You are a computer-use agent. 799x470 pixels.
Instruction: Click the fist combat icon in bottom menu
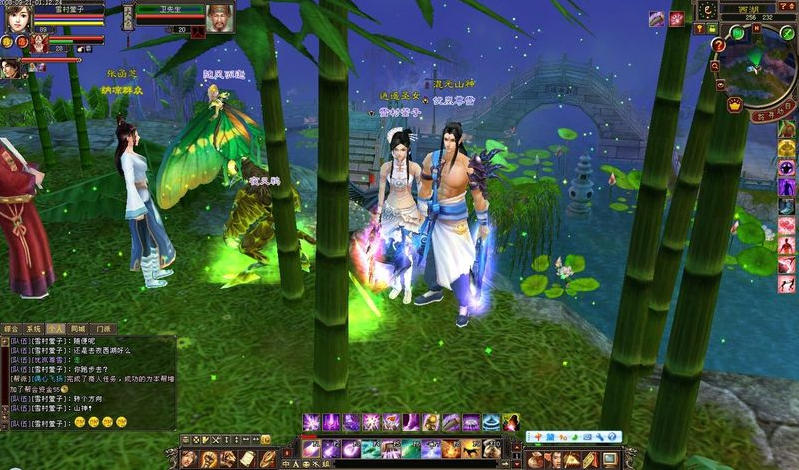coord(209,458)
